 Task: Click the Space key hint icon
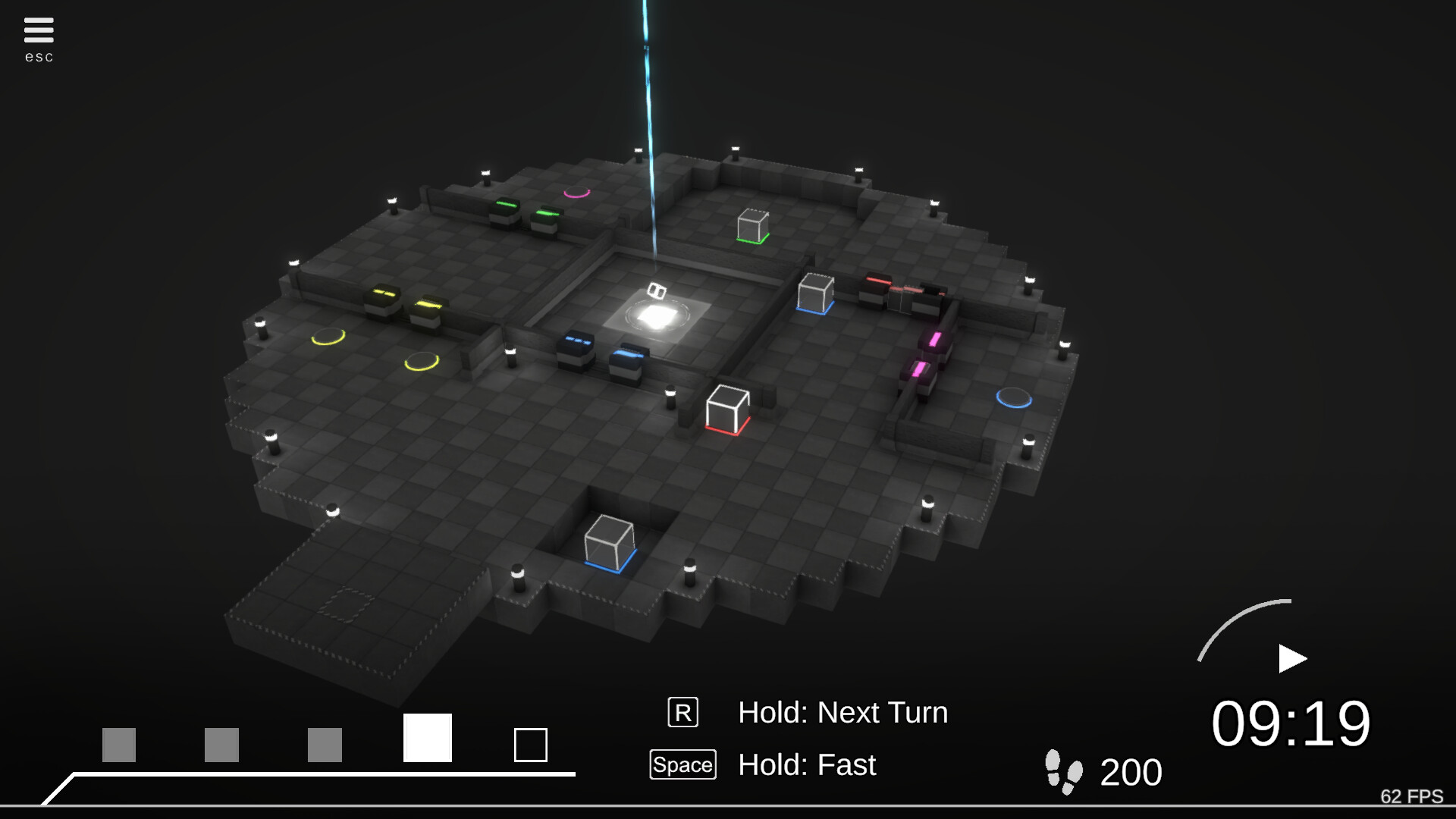pyautogui.click(x=682, y=764)
